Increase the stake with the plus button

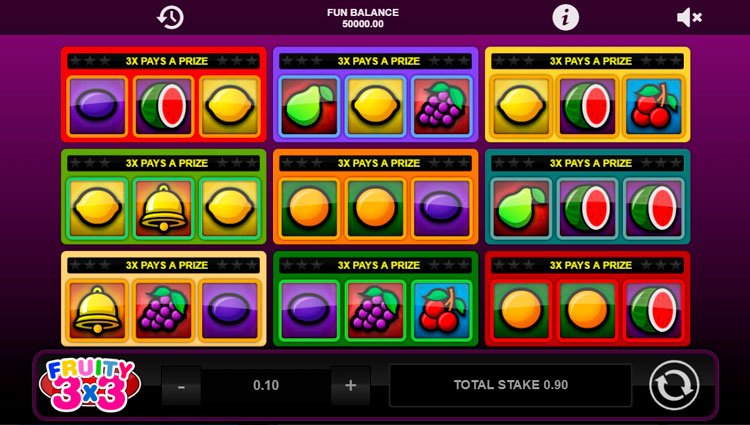[350, 385]
